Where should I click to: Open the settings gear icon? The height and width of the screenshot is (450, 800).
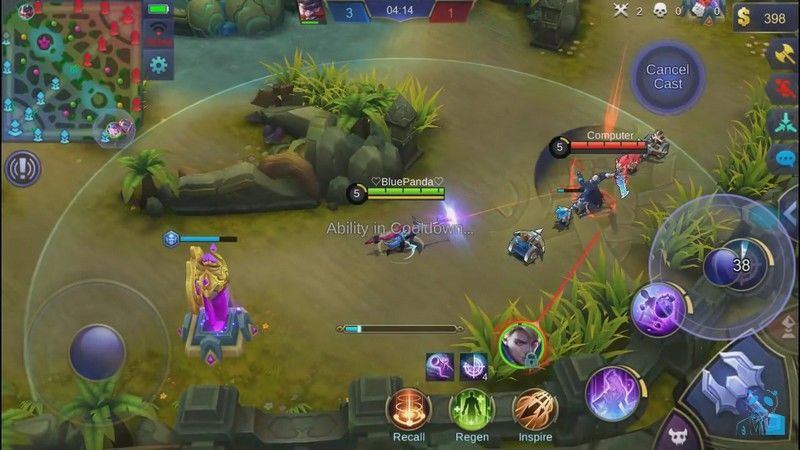[x=158, y=65]
